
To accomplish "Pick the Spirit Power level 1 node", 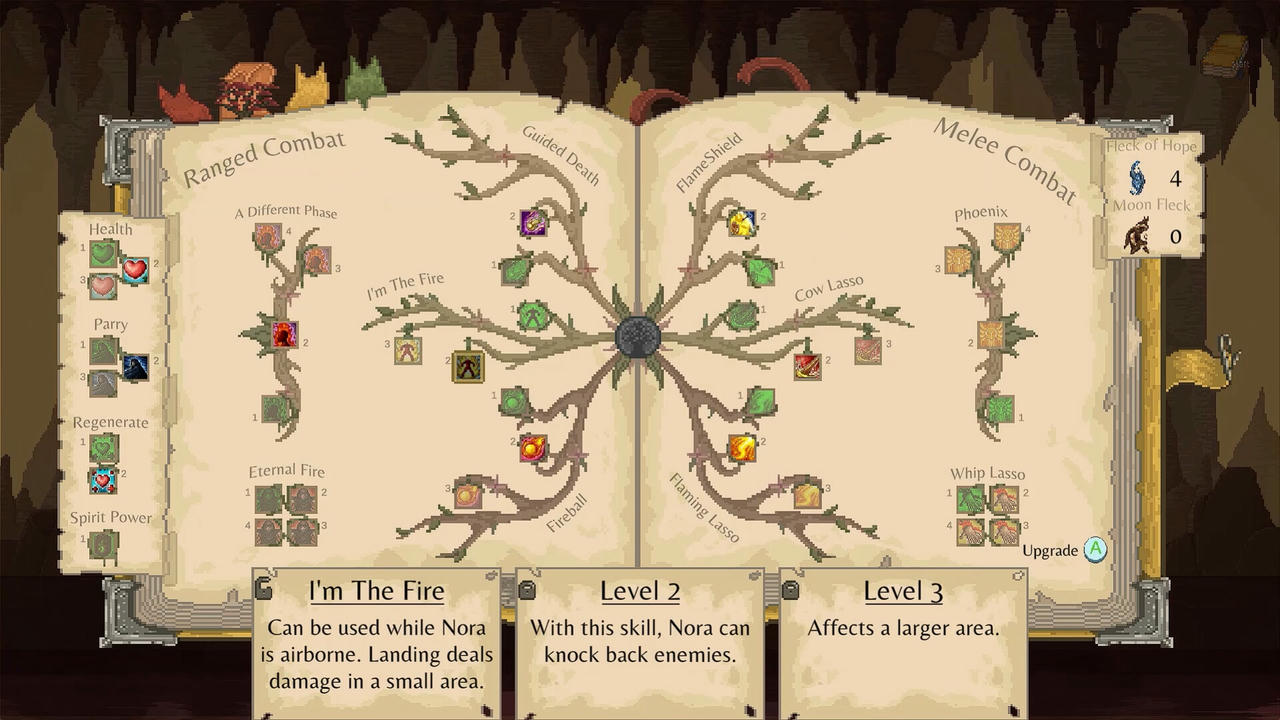I will pos(103,544).
